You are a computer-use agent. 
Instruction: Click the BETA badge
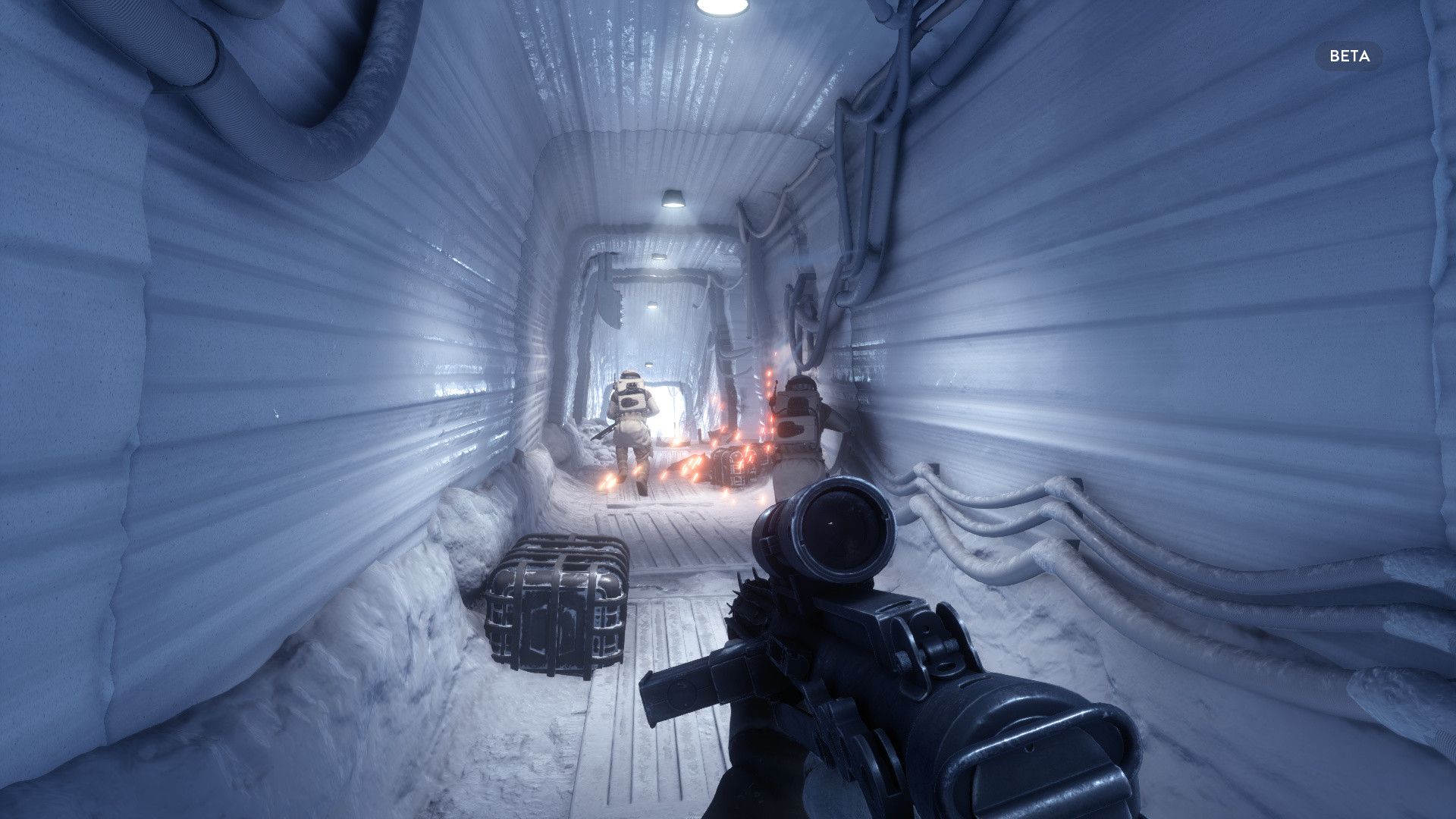click(x=1349, y=56)
